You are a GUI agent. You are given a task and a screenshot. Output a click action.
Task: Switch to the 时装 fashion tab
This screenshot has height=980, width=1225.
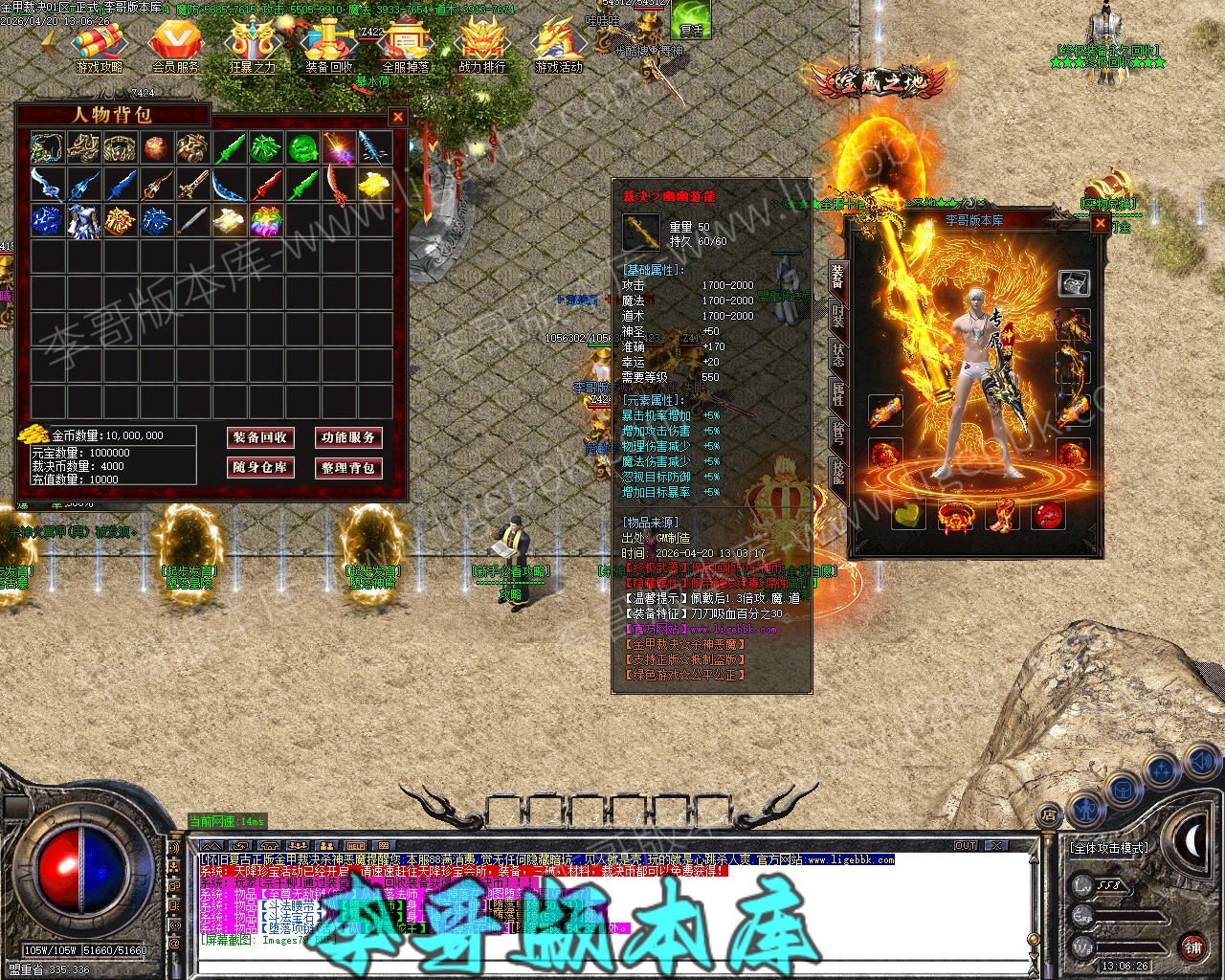click(837, 316)
